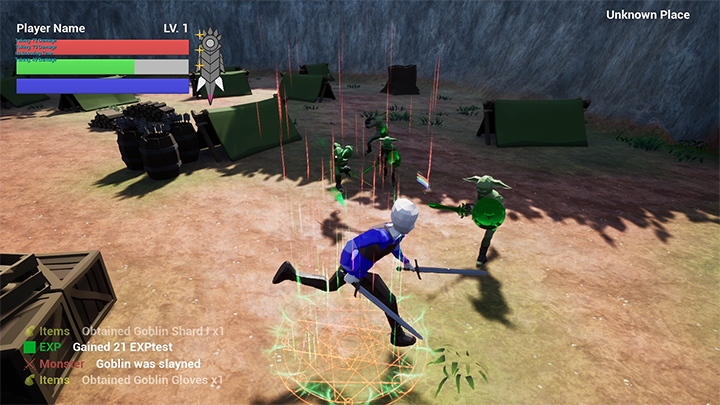Select the 'Obtained Goblin Shard' log entry
720x405 pixels.
coord(152,331)
